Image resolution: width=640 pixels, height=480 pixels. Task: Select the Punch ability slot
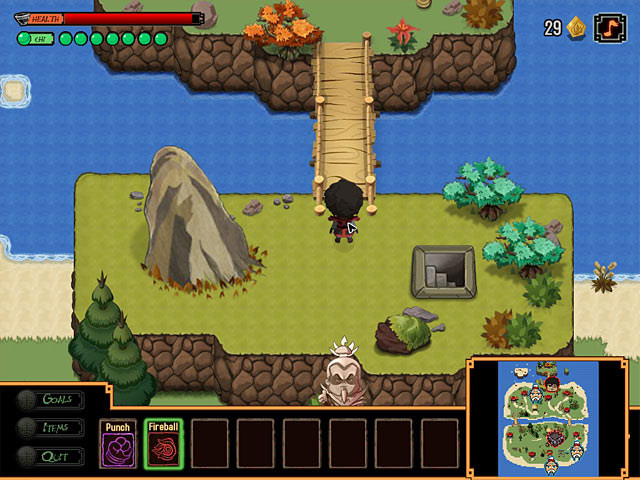tap(118, 443)
